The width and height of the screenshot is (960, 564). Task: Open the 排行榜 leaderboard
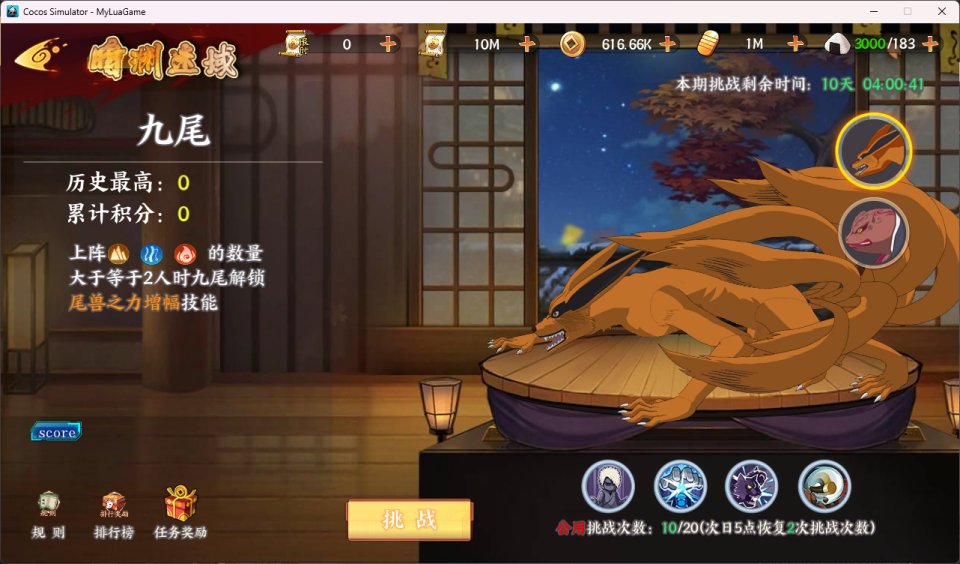click(x=114, y=514)
